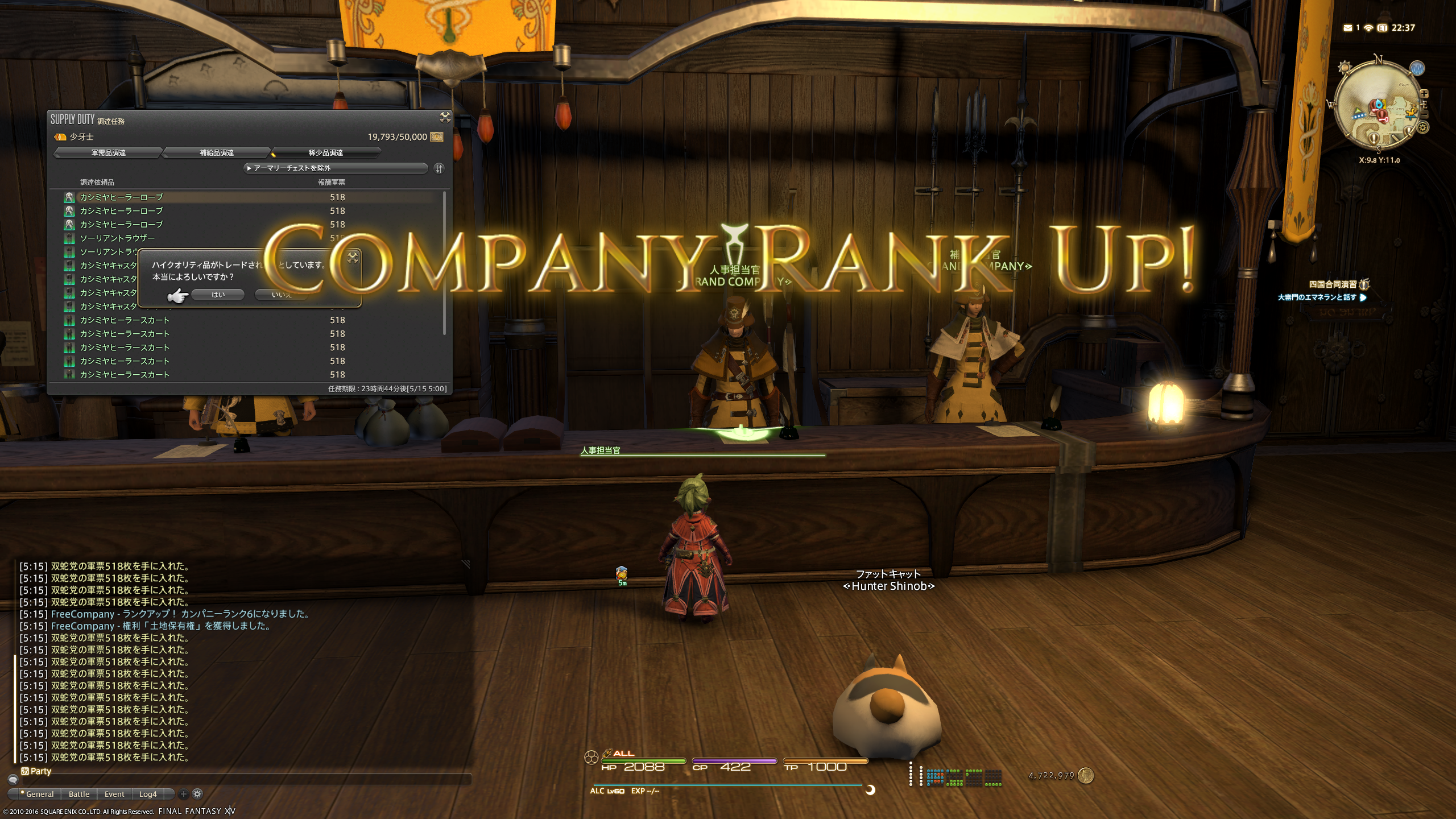Image resolution: width=1456 pixels, height=819 pixels.
Task: Switch to the 軍需品調達 tab
Action: 108,152
